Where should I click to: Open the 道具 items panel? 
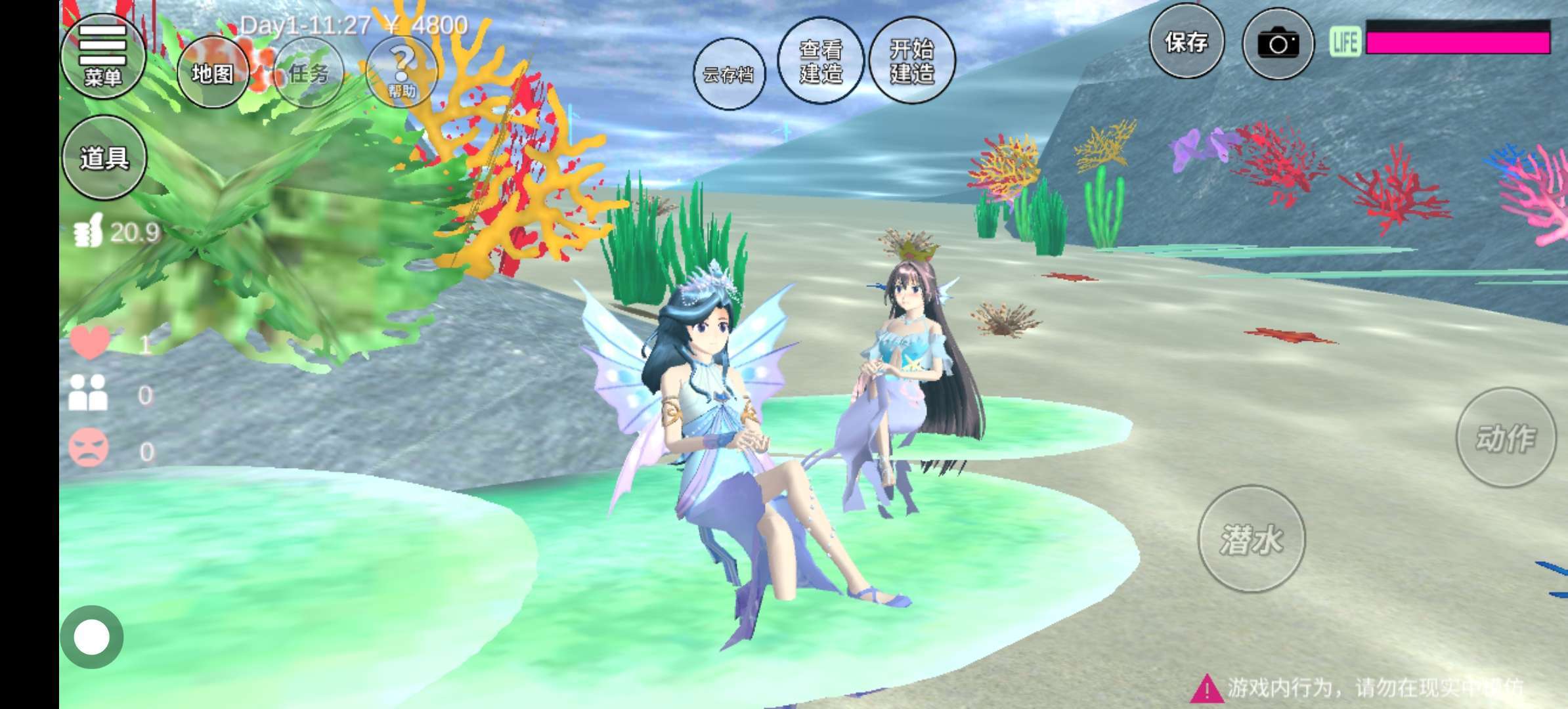tap(104, 158)
